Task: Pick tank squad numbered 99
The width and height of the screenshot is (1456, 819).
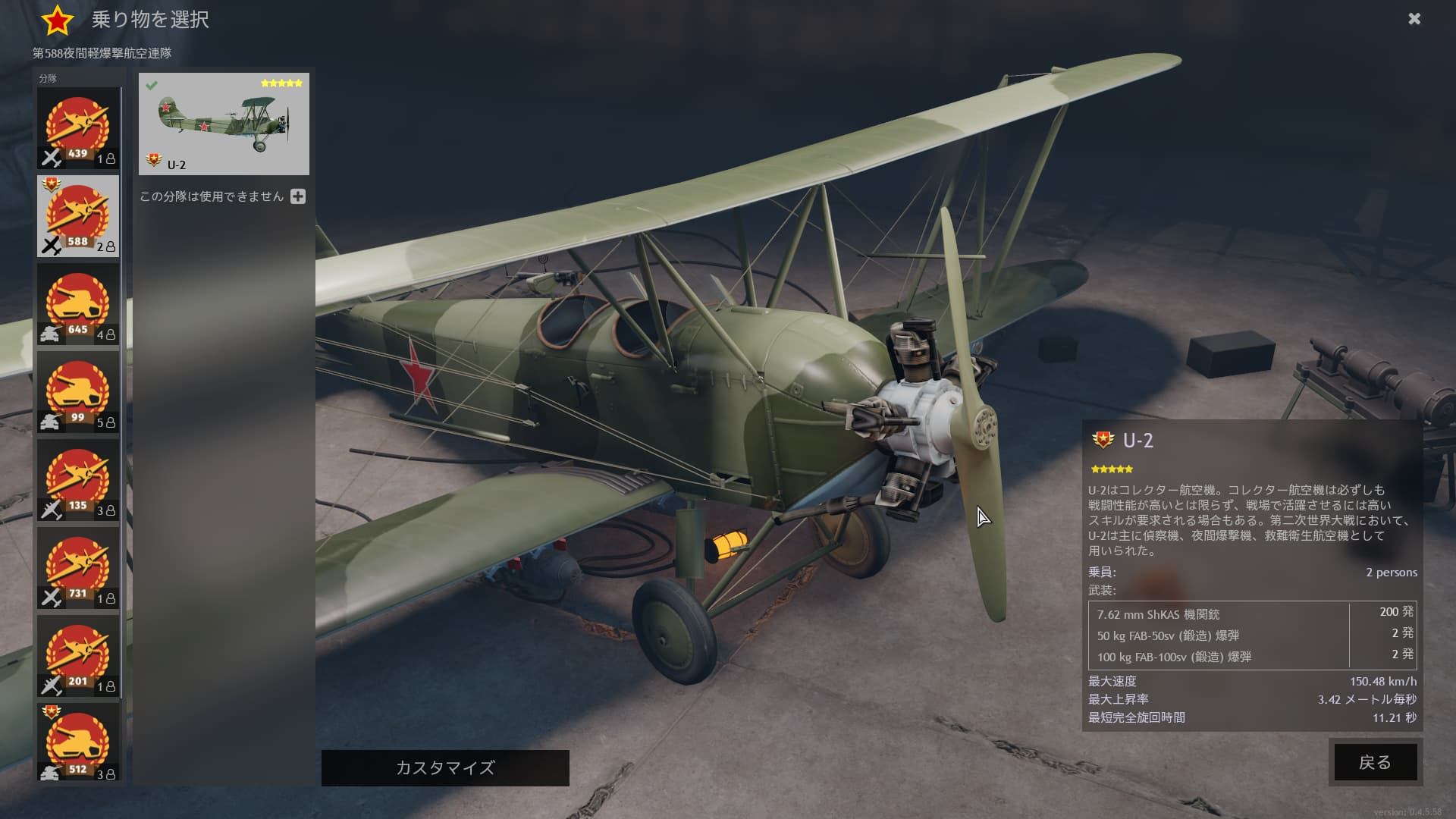Action: click(78, 392)
